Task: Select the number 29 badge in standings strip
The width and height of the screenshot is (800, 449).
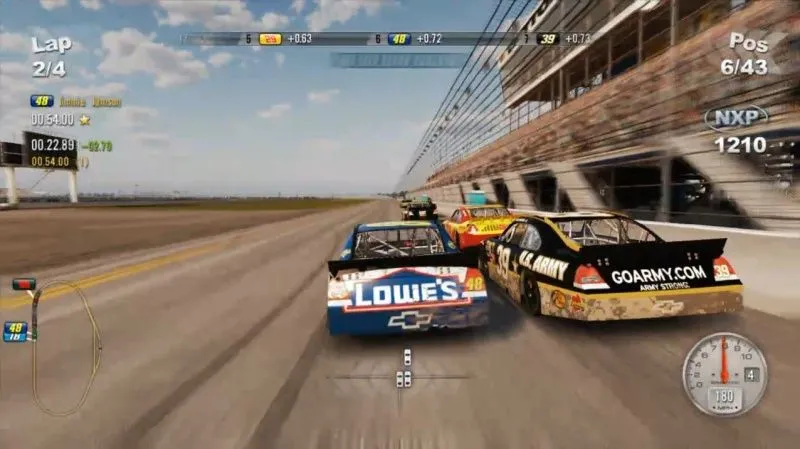Action: point(270,39)
